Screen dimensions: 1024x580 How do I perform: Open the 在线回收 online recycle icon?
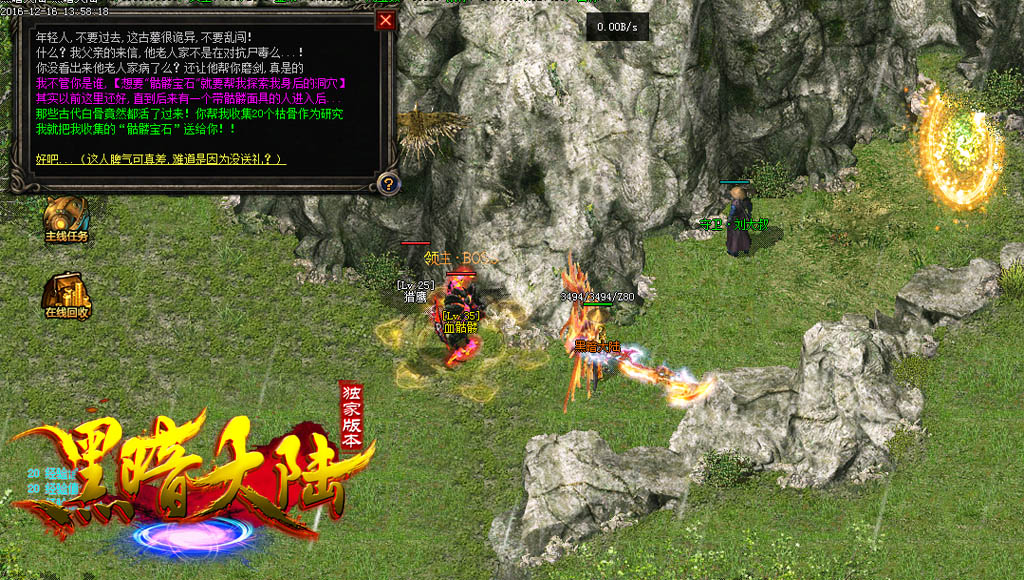[66, 295]
